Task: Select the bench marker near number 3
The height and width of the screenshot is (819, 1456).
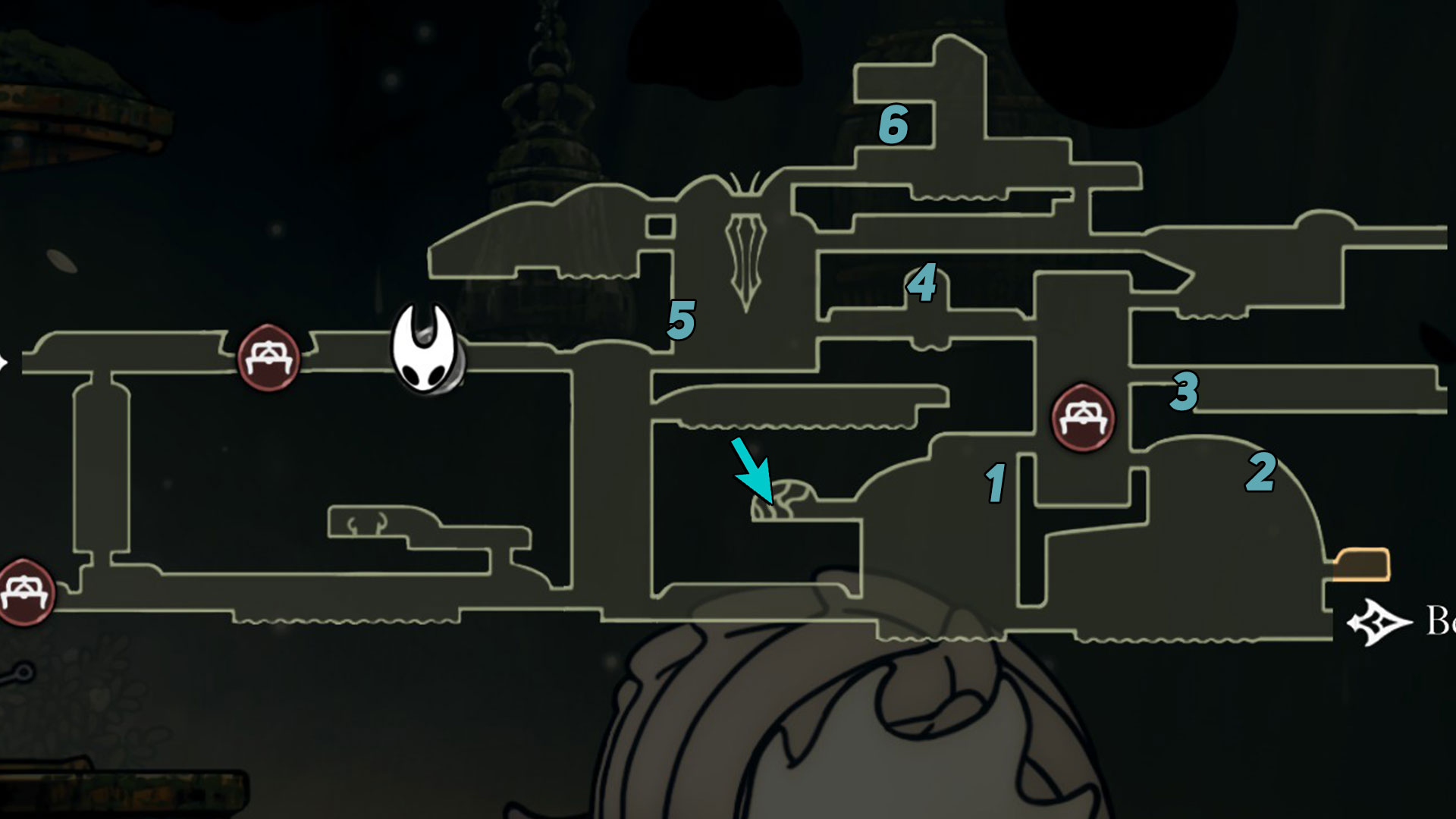Action: point(1083,417)
